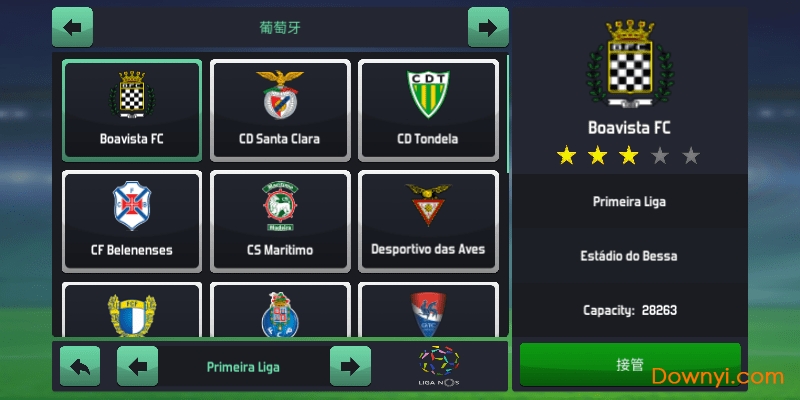
Task: Switch to the previous league
Action: (x=137, y=366)
